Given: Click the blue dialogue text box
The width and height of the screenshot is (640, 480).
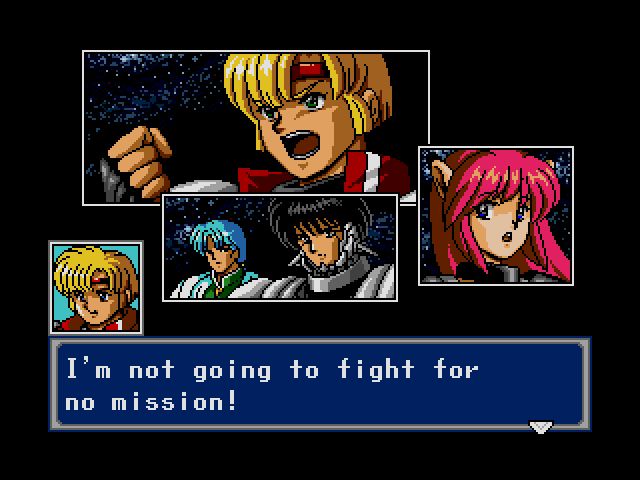Looking at the screenshot, I should tap(320, 384).
